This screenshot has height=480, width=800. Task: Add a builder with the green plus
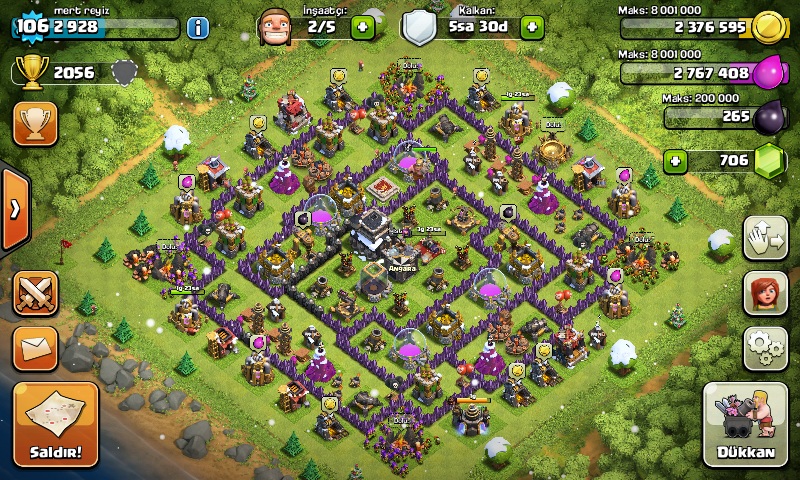click(x=363, y=27)
